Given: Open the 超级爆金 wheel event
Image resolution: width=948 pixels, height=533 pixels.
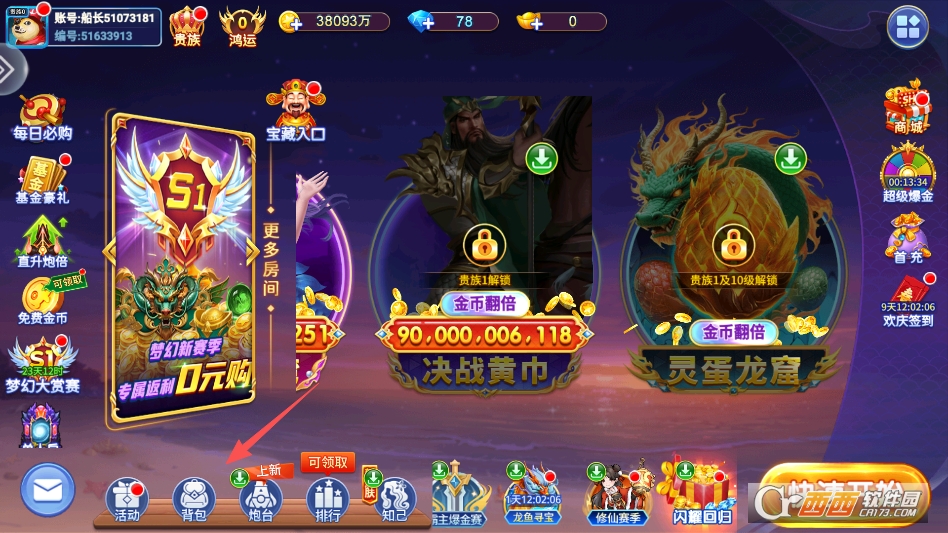Looking at the screenshot, I should [x=907, y=172].
